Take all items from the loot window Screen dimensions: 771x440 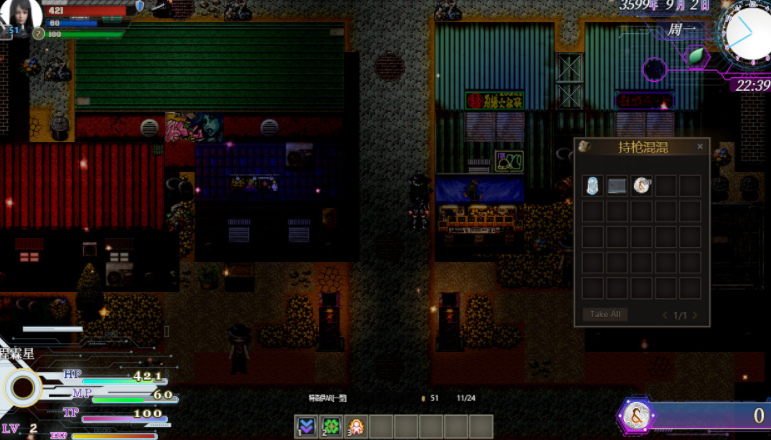605,314
